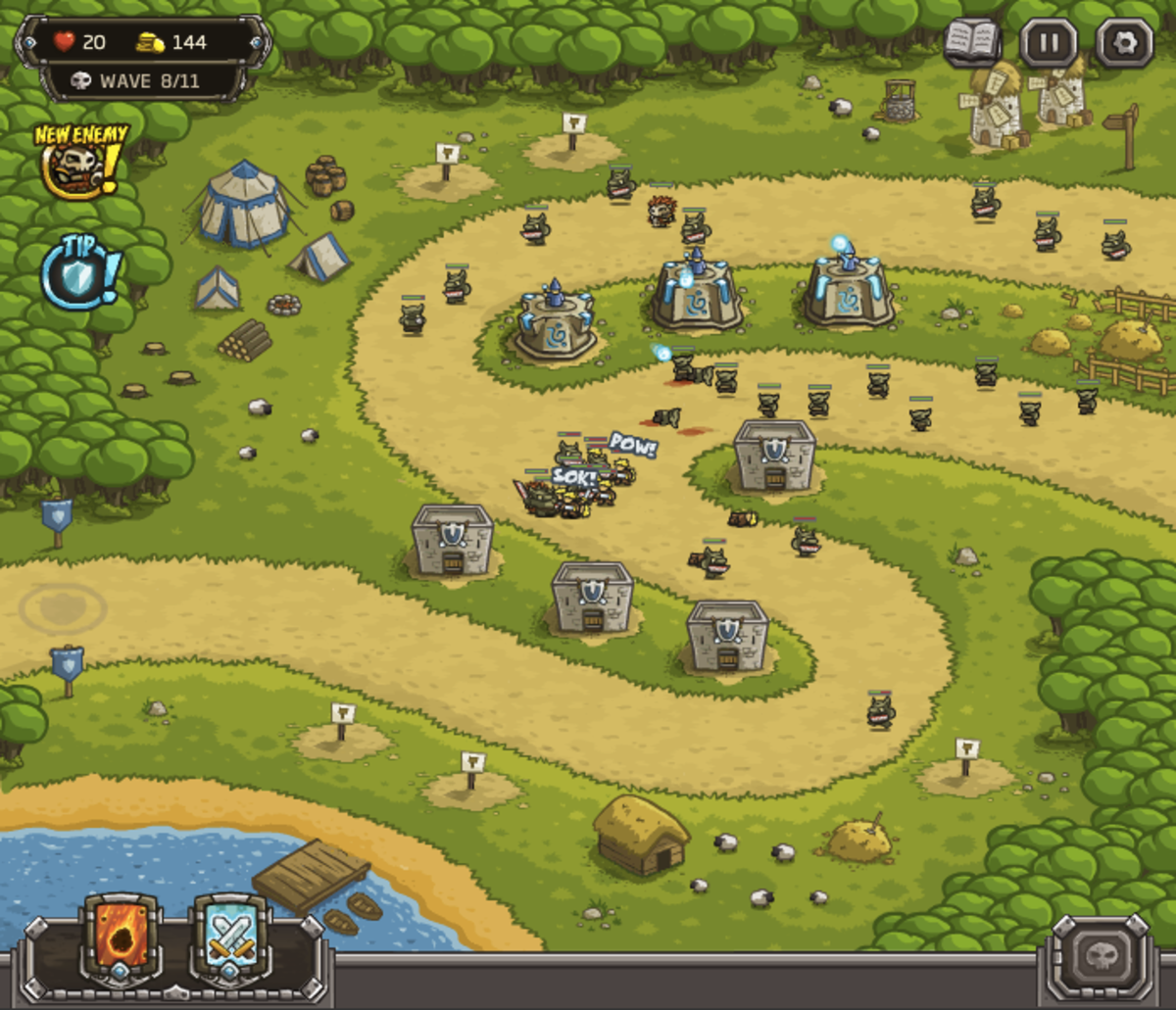Open the gear settings menu
Image resolution: width=1176 pixels, height=1010 pixels.
1124,43
